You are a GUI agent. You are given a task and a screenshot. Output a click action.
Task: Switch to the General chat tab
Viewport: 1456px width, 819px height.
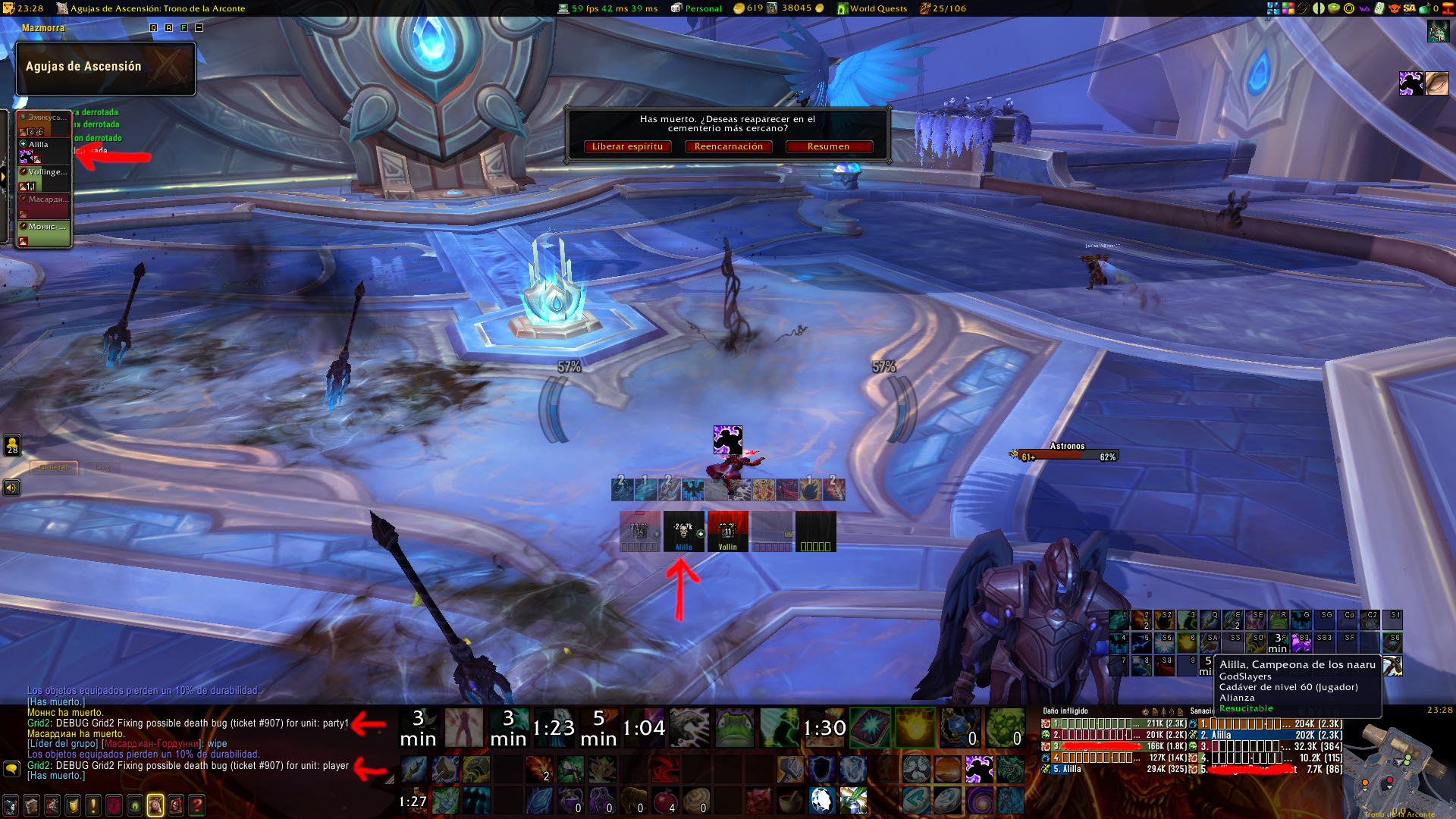click(53, 467)
